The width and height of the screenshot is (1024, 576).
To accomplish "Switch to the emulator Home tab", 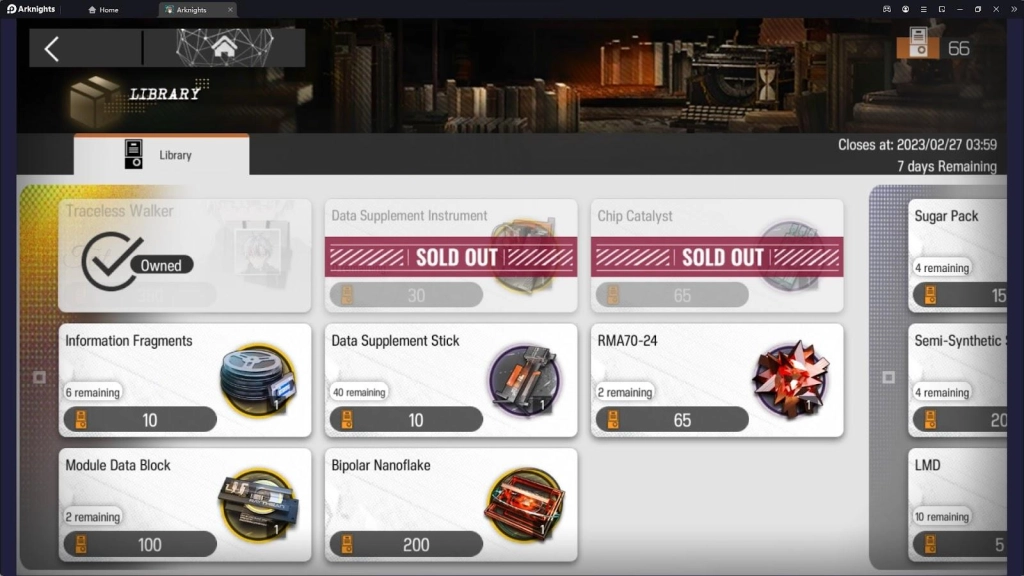I will 104,9.
